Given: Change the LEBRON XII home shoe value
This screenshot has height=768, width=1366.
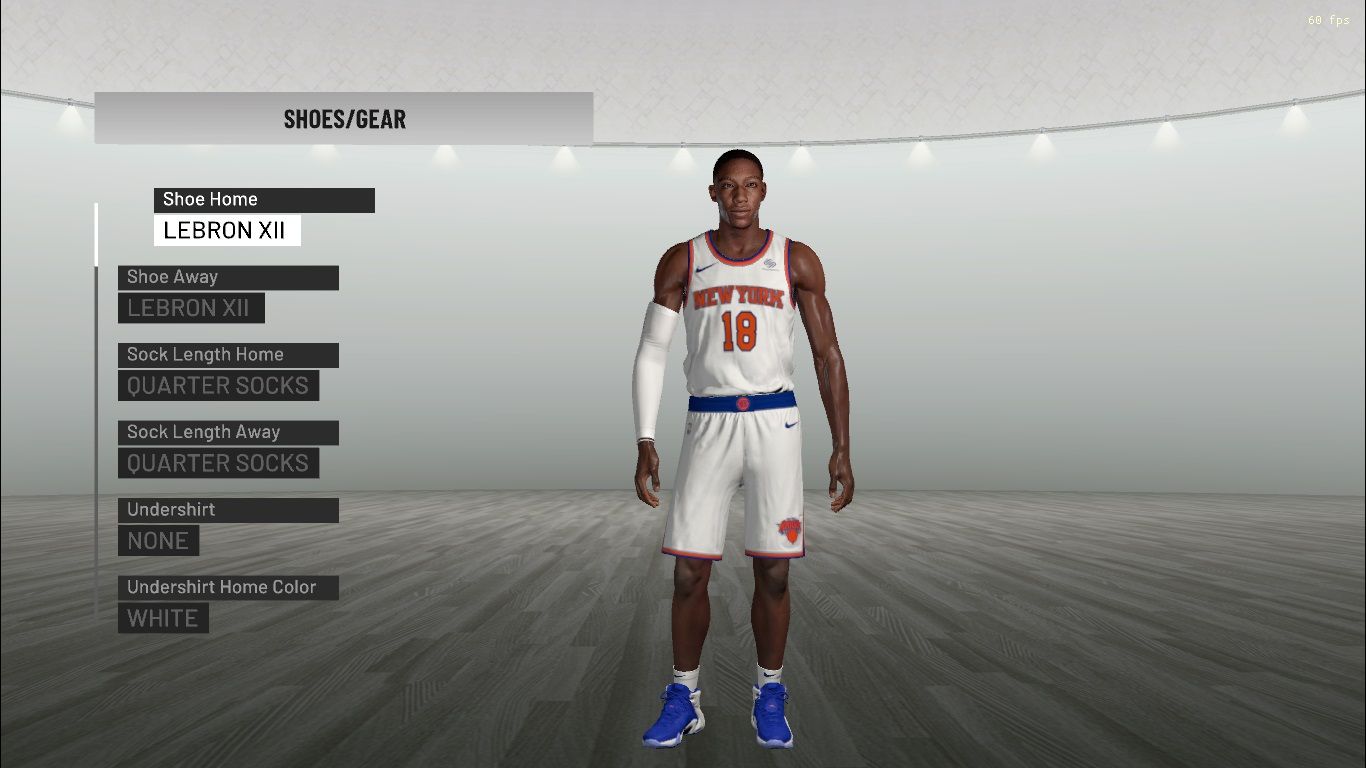Looking at the screenshot, I should click(x=227, y=231).
